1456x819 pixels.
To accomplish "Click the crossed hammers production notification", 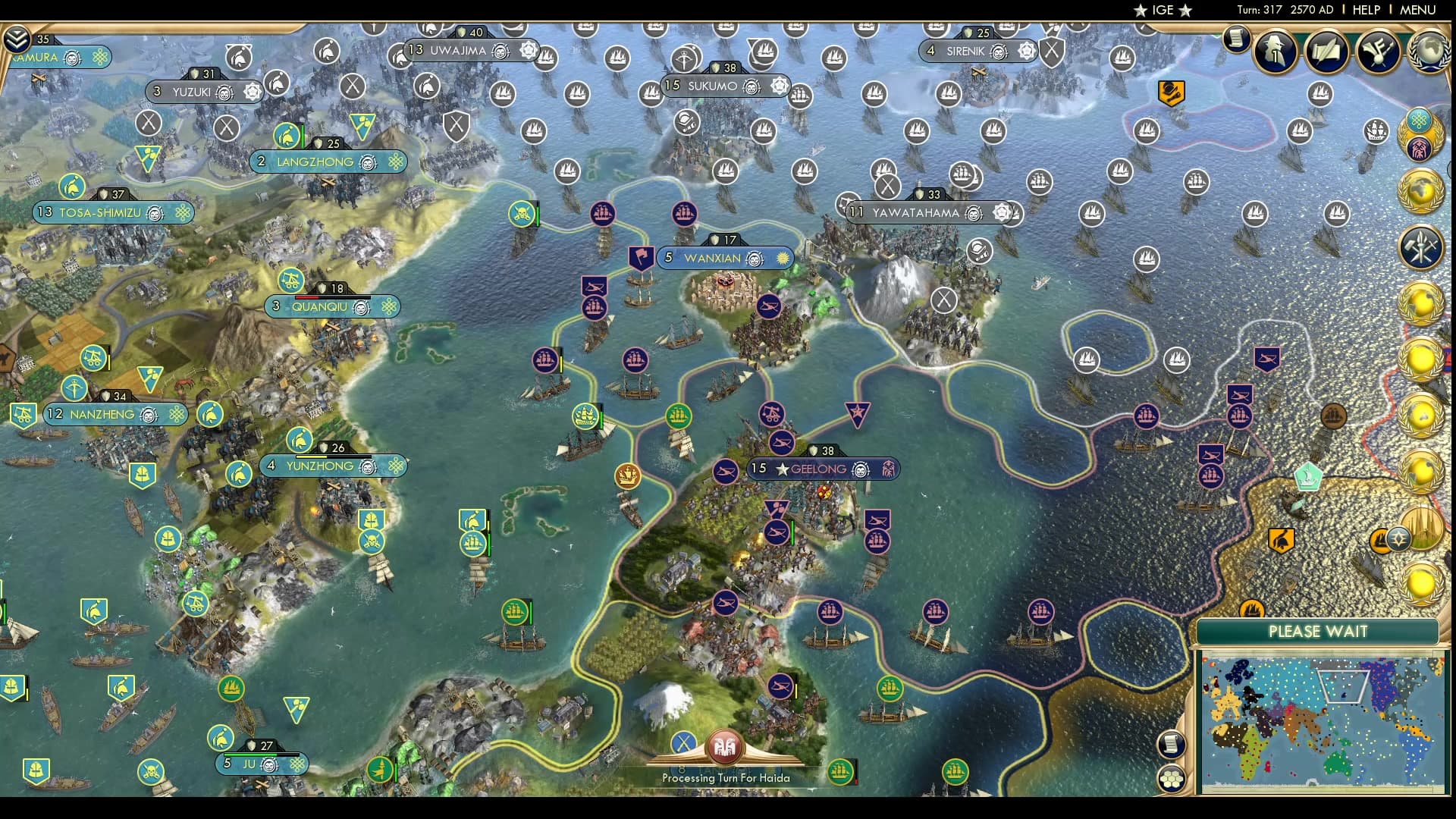I will 1422,243.
